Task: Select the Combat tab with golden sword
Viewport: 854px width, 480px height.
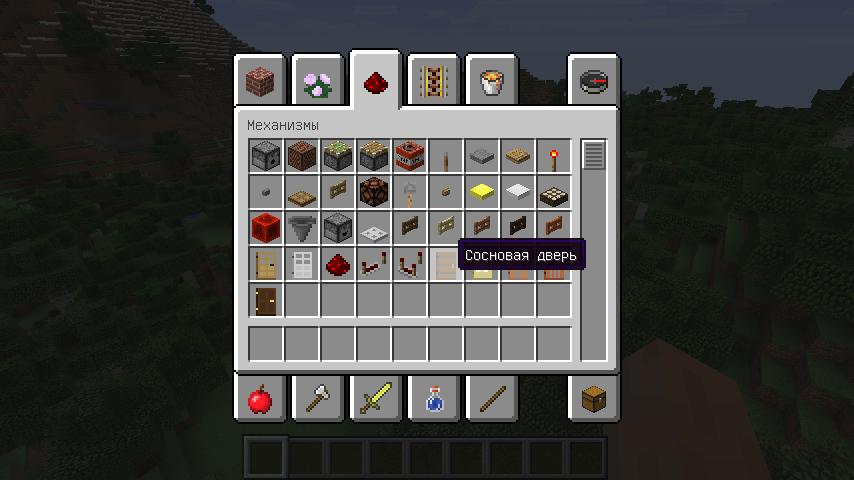Action: (x=375, y=399)
